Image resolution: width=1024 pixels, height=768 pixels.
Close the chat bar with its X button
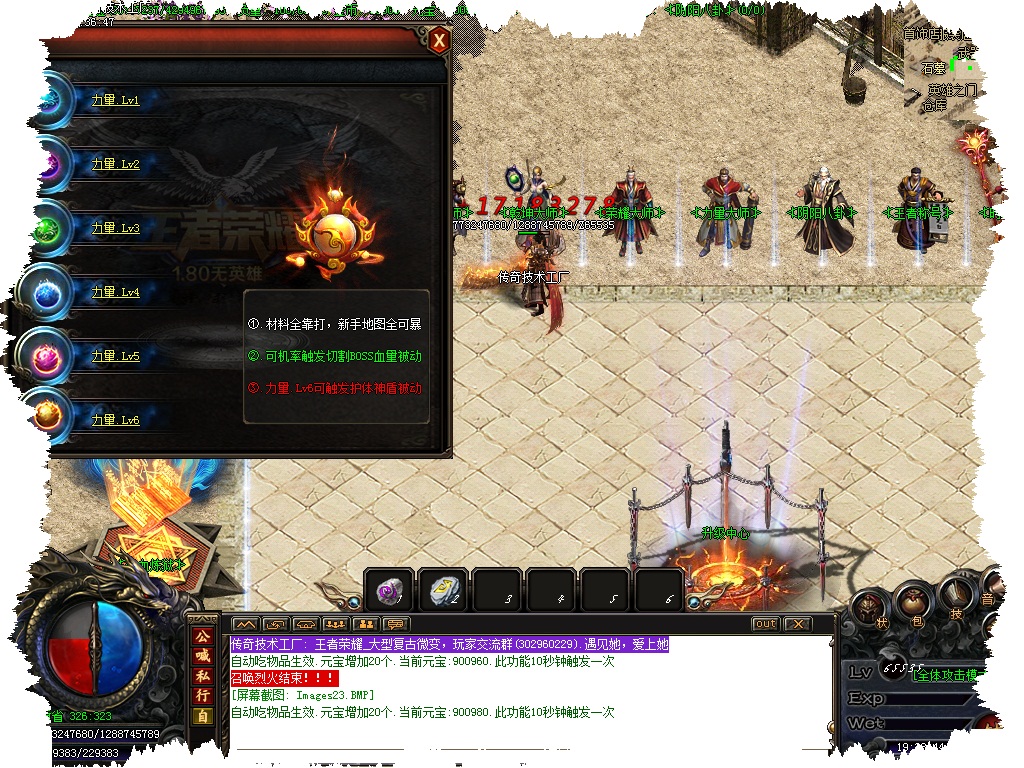tap(796, 624)
